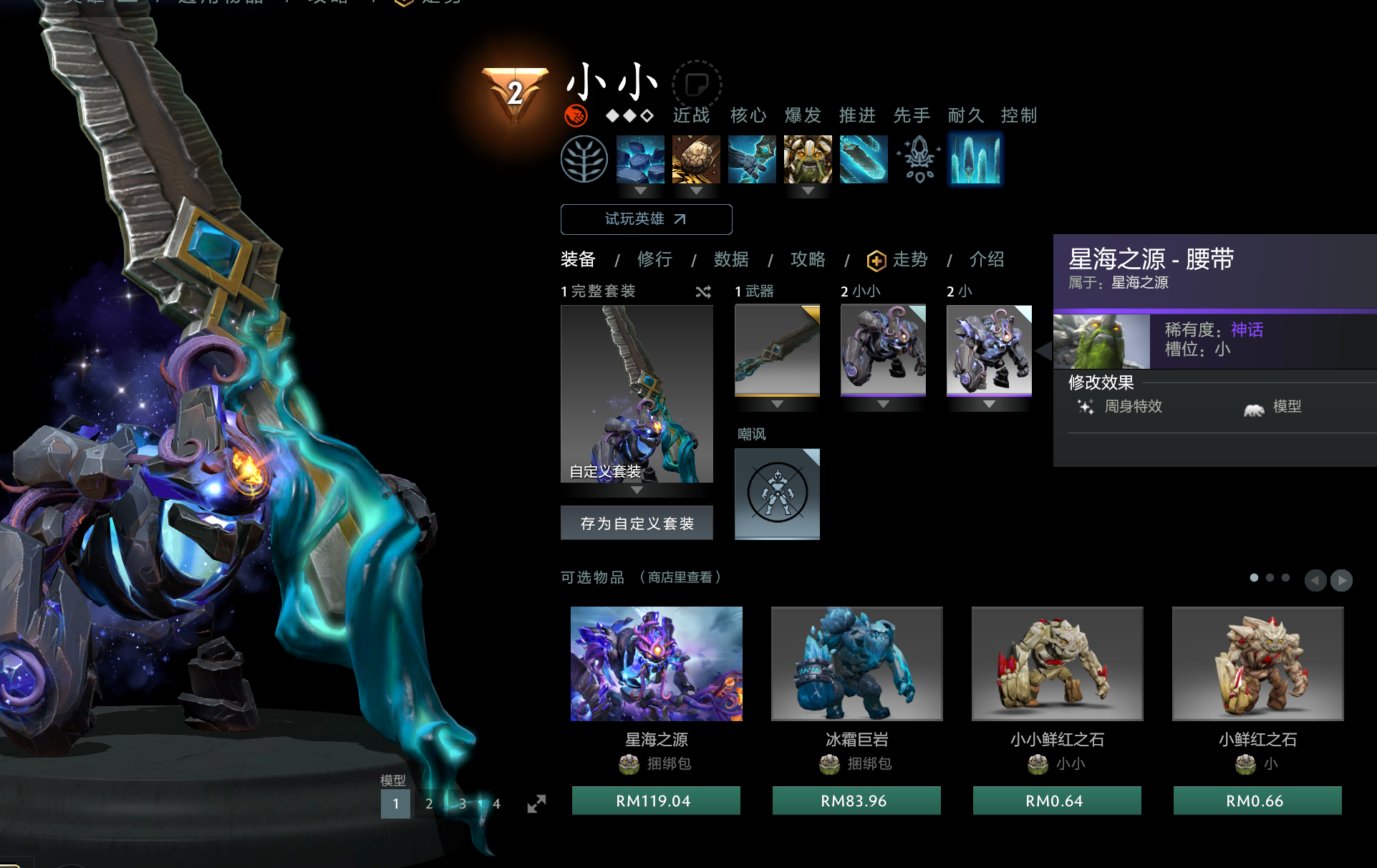Select the 嘲讽 taunt slot icon

(x=777, y=494)
